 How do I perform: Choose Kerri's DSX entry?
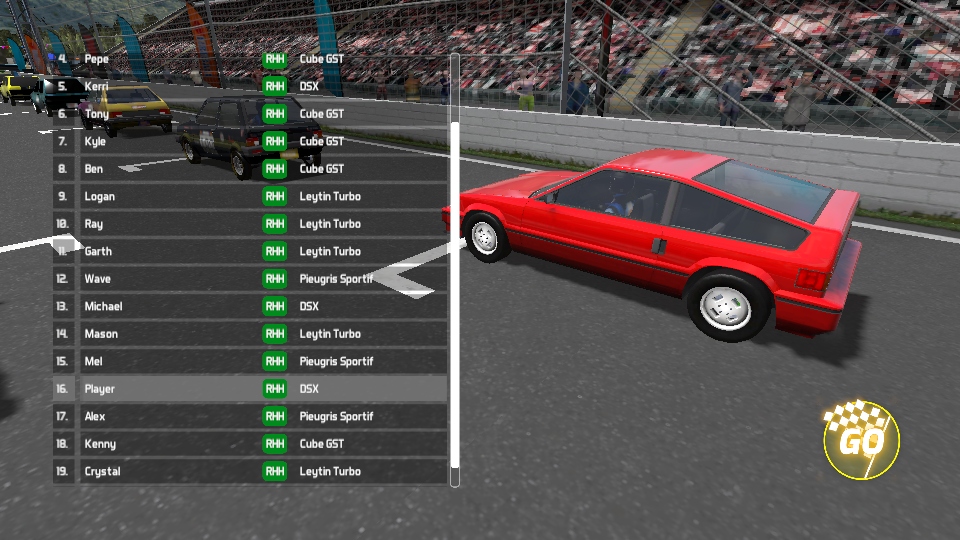pyautogui.click(x=250, y=86)
